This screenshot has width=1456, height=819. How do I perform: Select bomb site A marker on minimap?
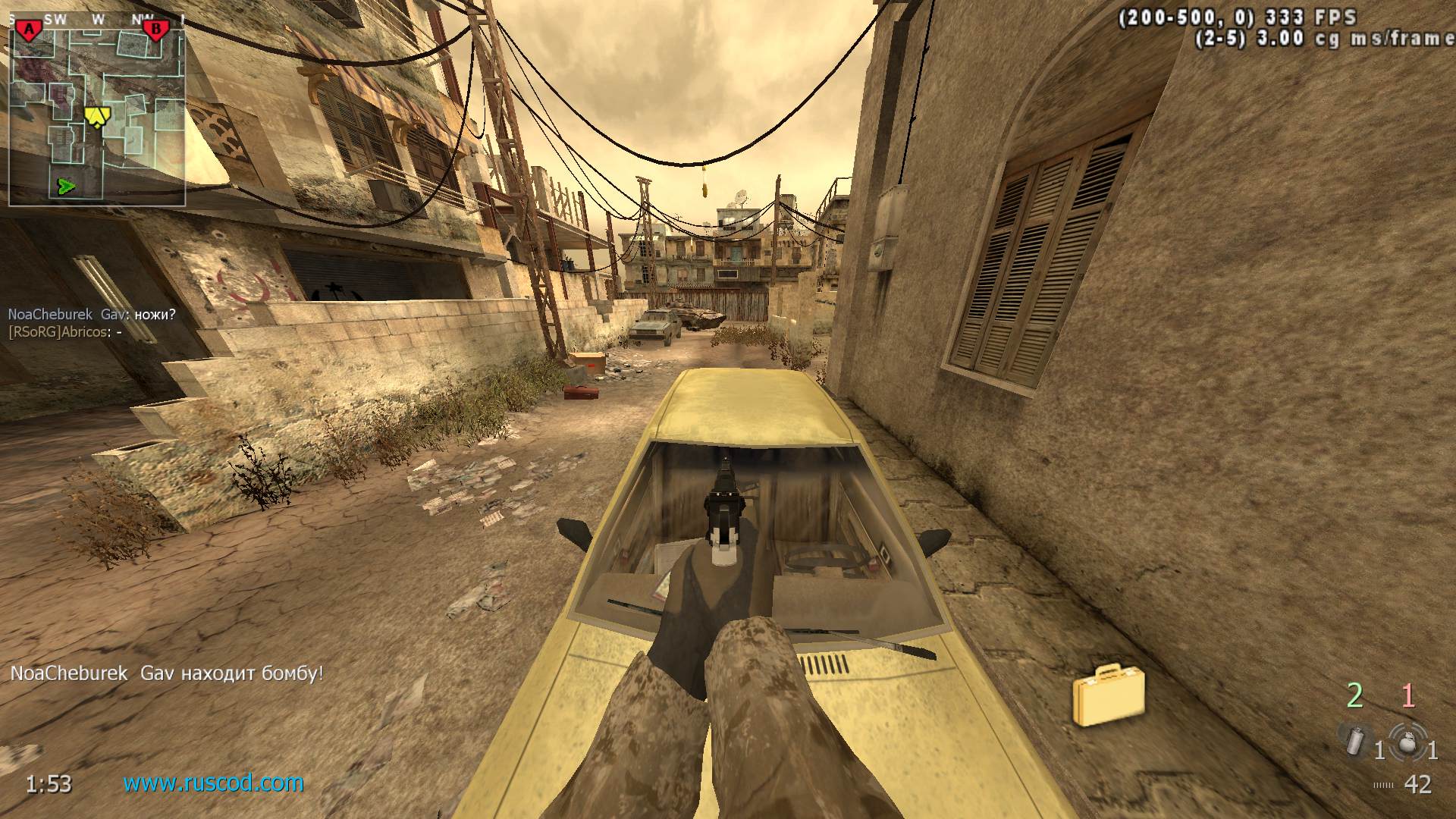[29, 30]
